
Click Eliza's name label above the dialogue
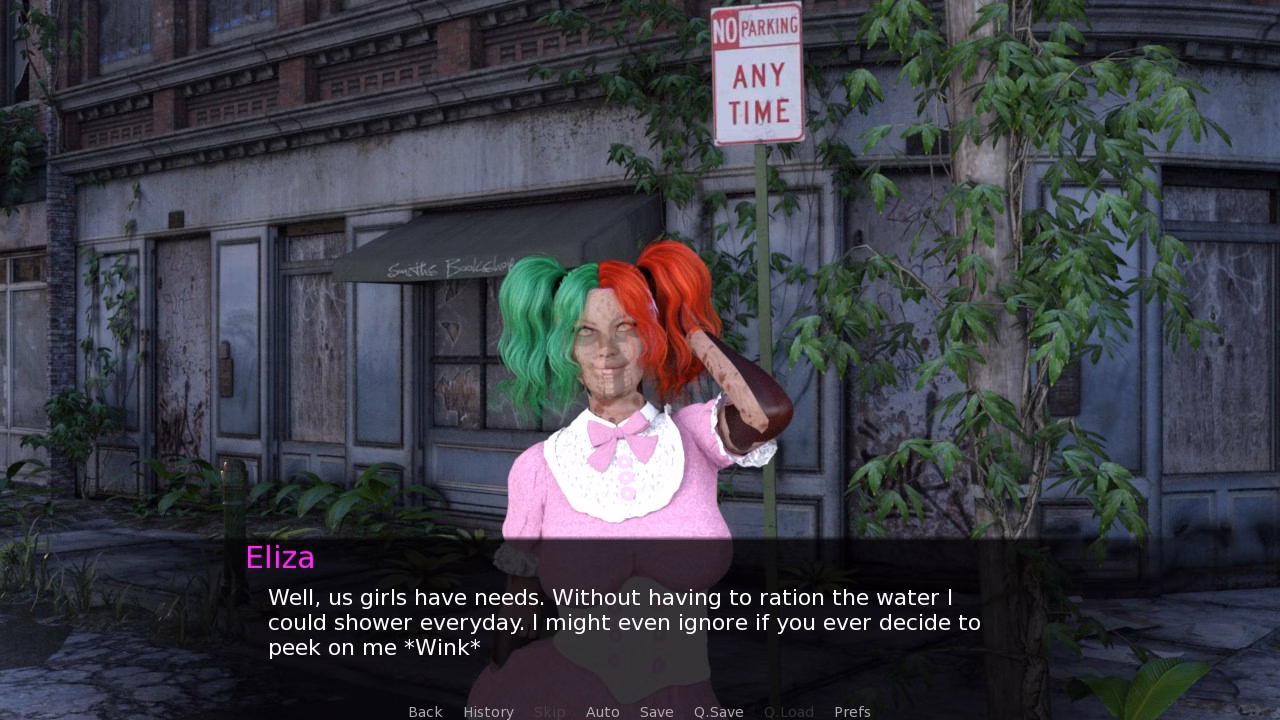point(281,558)
